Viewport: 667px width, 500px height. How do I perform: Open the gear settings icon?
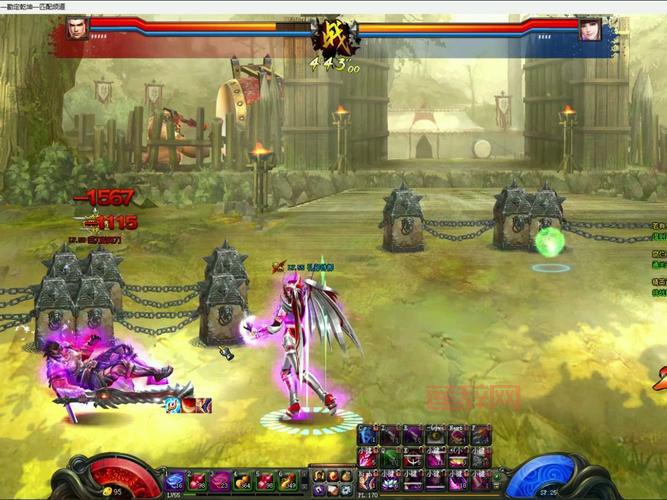[x=345, y=490]
